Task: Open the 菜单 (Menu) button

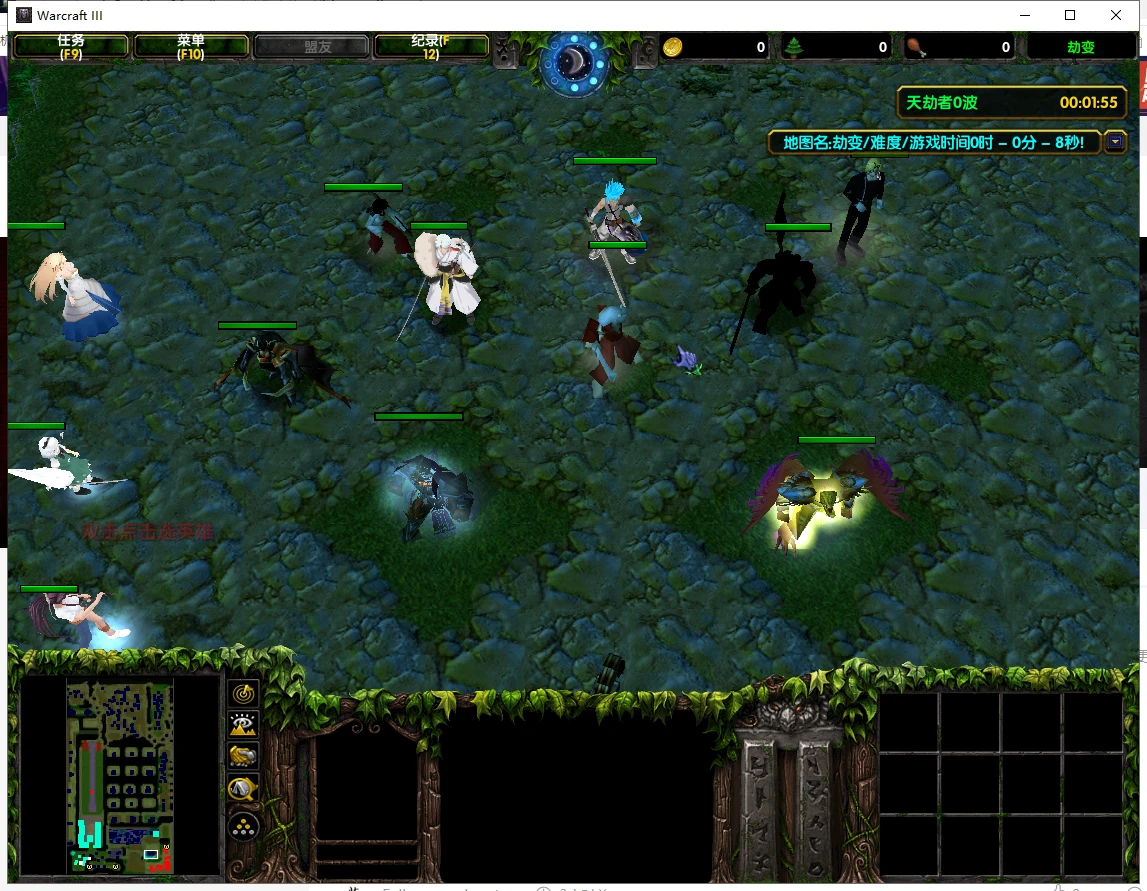Action: (x=191, y=47)
